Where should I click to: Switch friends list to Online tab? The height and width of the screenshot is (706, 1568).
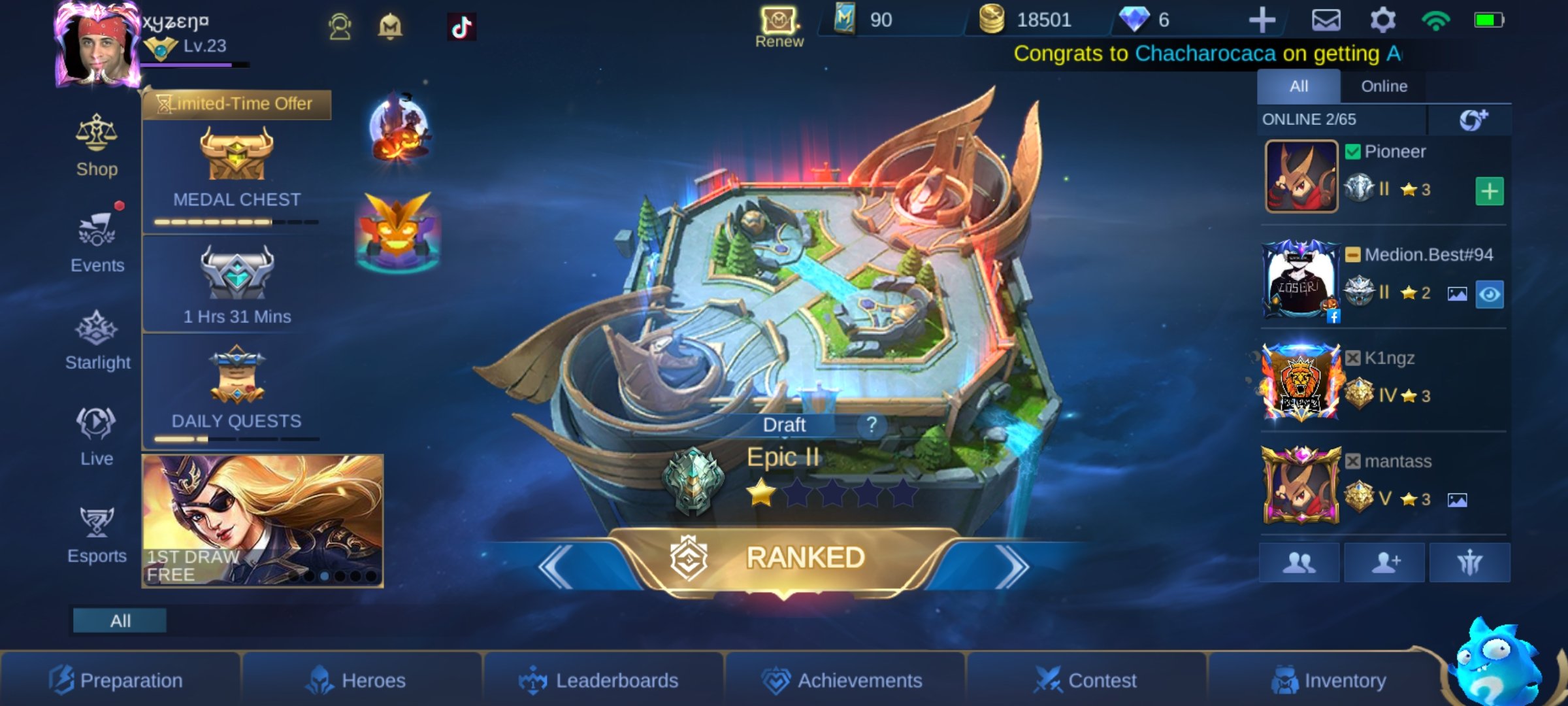pyautogui.click(x=1384, y=86)
